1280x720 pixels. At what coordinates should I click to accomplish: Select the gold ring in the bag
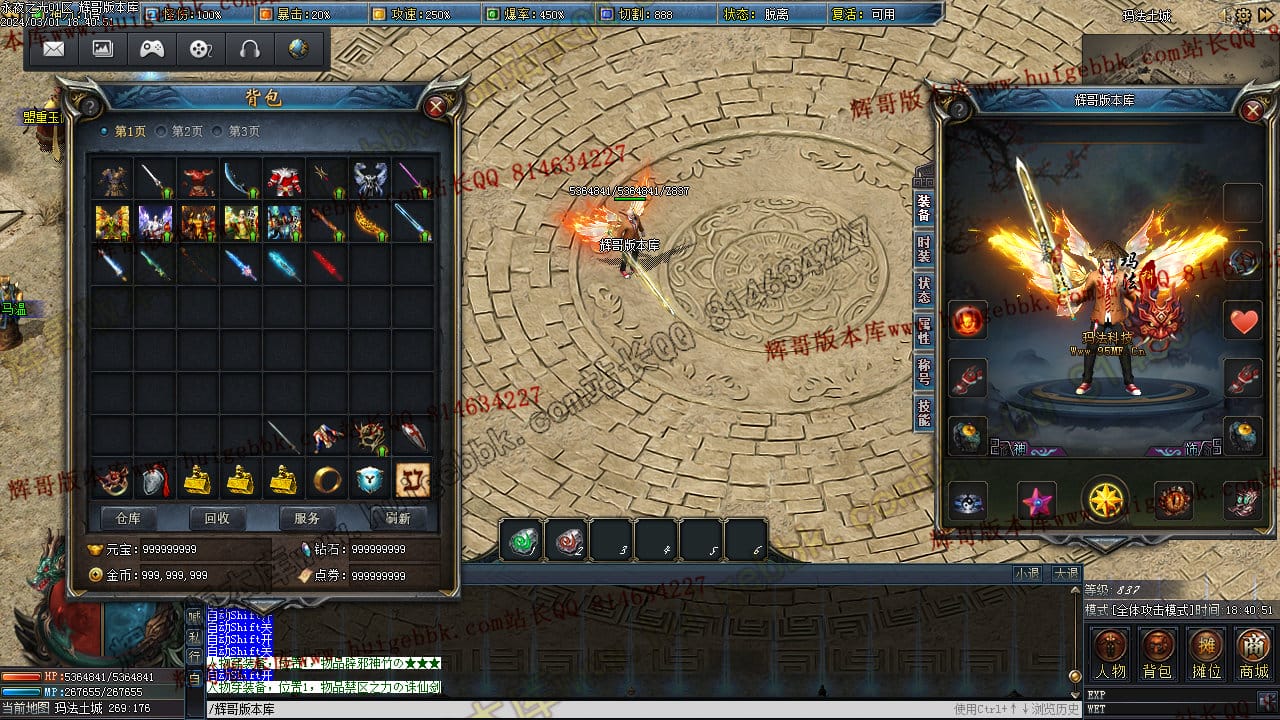[326, 481]
